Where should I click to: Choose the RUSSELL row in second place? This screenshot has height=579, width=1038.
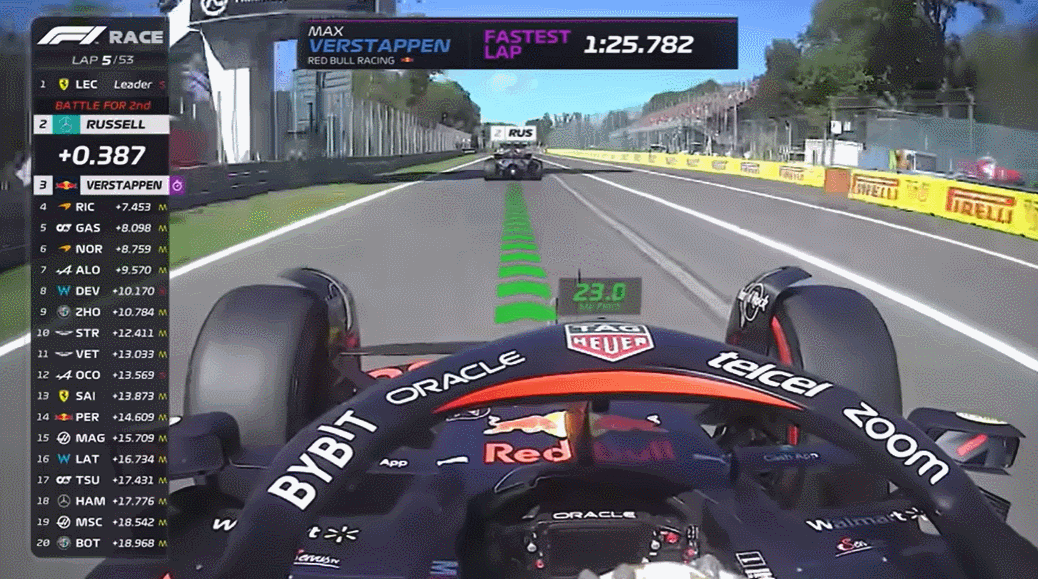point(100,125)
